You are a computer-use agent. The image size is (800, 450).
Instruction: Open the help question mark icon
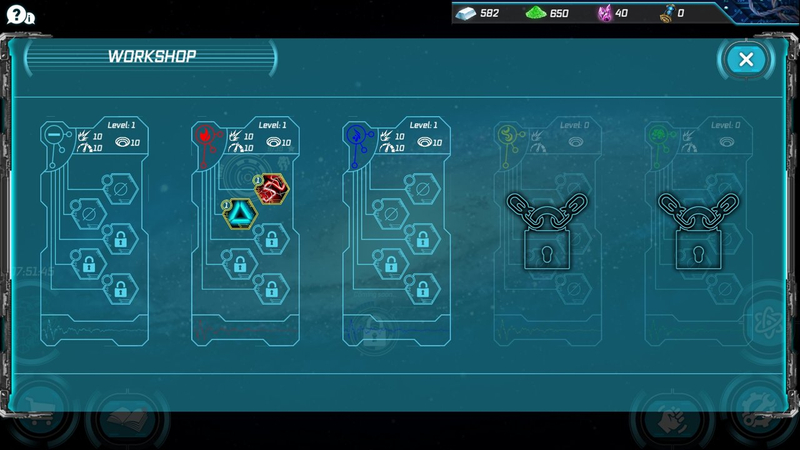click(17, 14)
